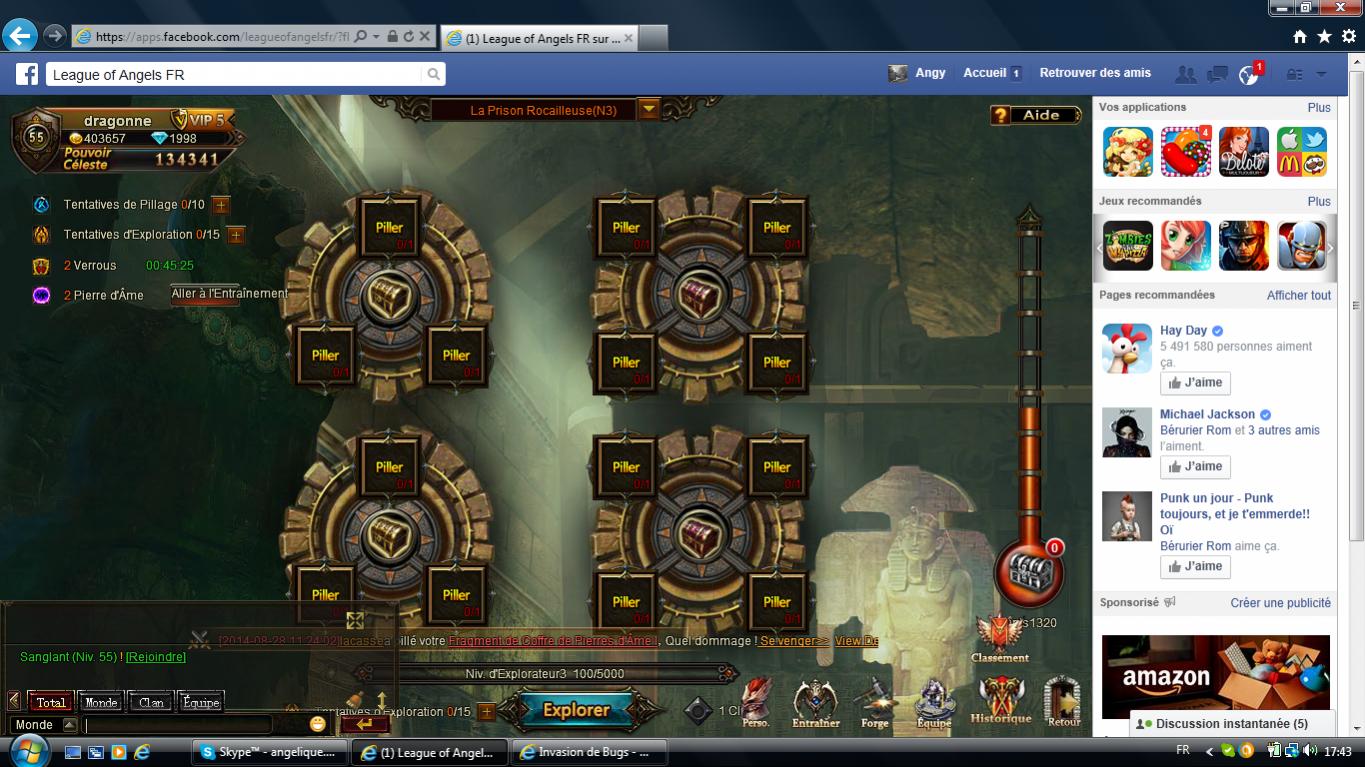Go to the Entraîner training menu

pos(815,701)
